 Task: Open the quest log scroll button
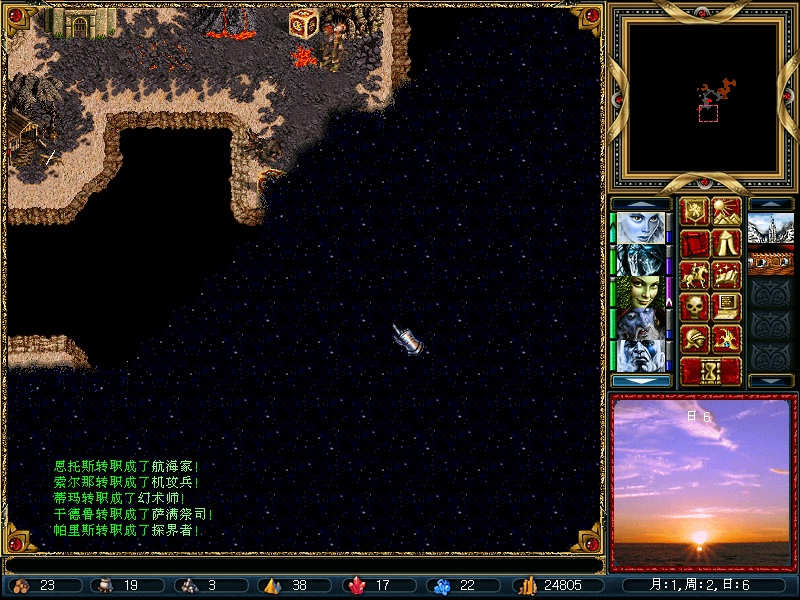point(694,243)
